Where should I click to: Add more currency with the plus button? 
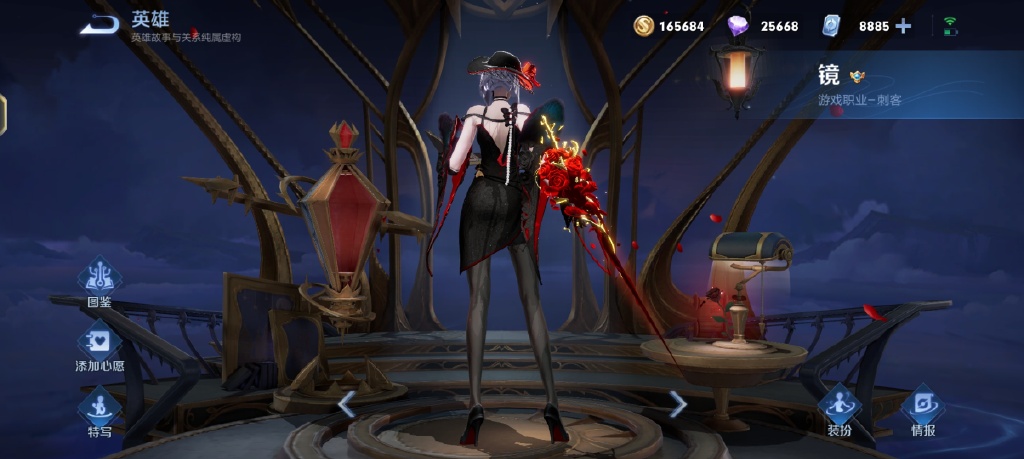pyautogui.click(x=903, y=26)
